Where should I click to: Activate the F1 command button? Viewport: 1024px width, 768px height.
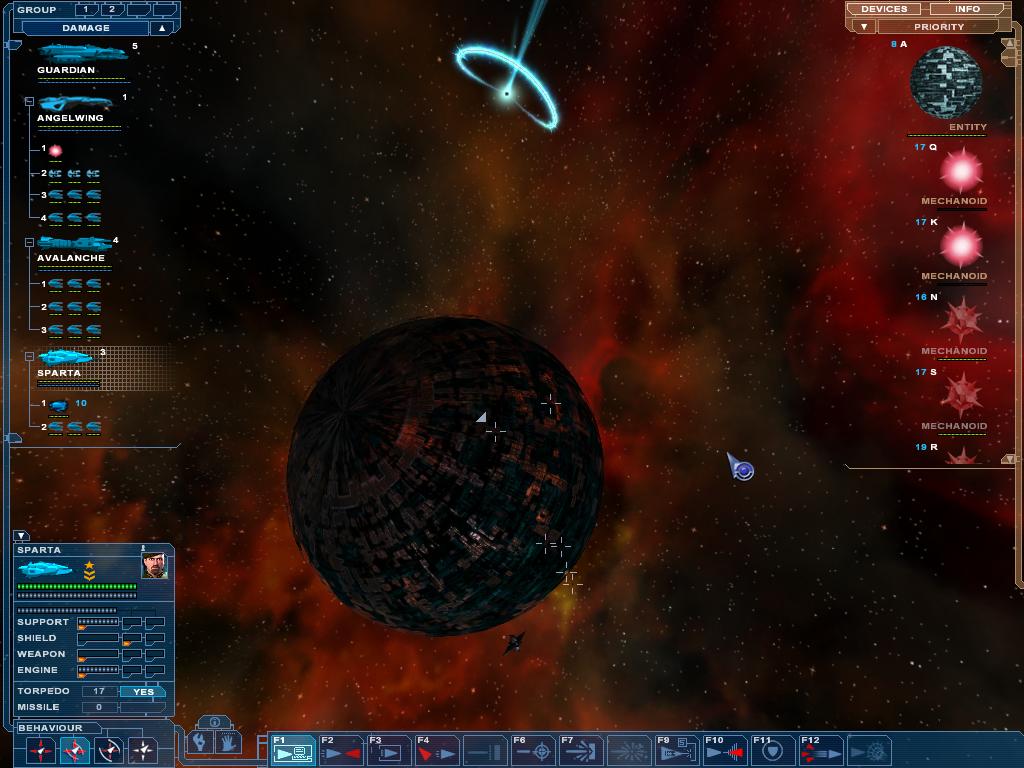293,751
